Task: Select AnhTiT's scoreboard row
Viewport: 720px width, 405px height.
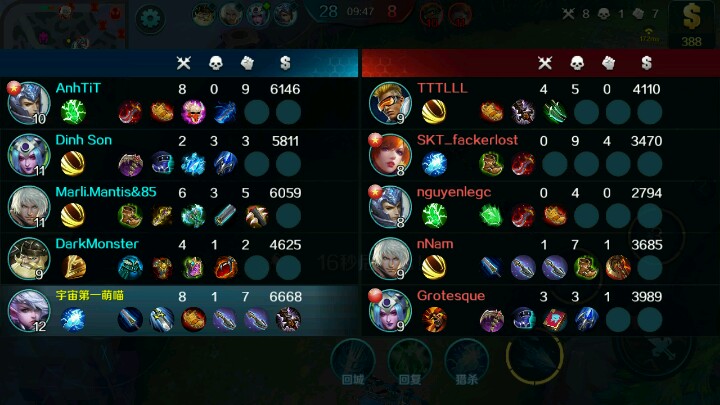Action: pyautogui.click(x=180, y=102)
